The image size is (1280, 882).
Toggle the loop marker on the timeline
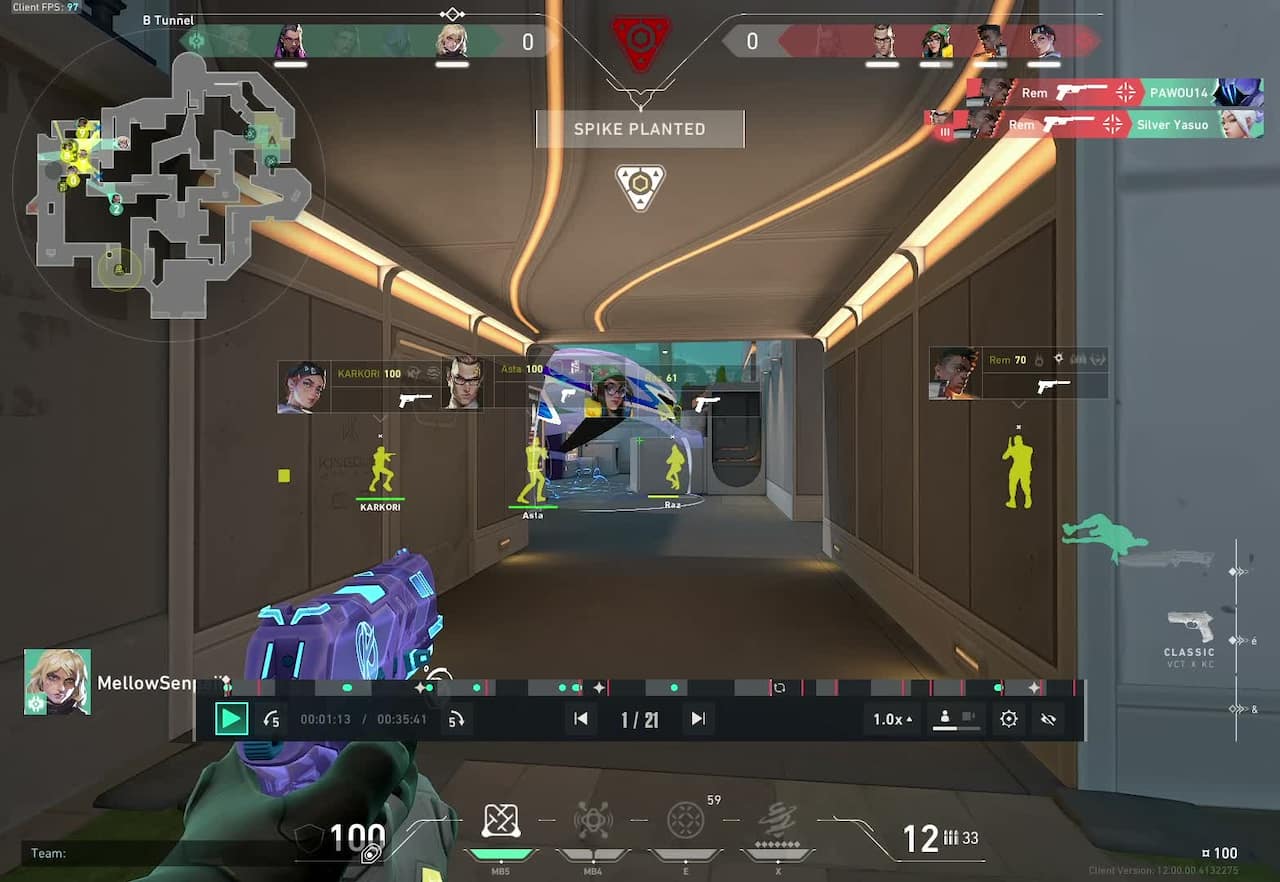click(780, 687)
